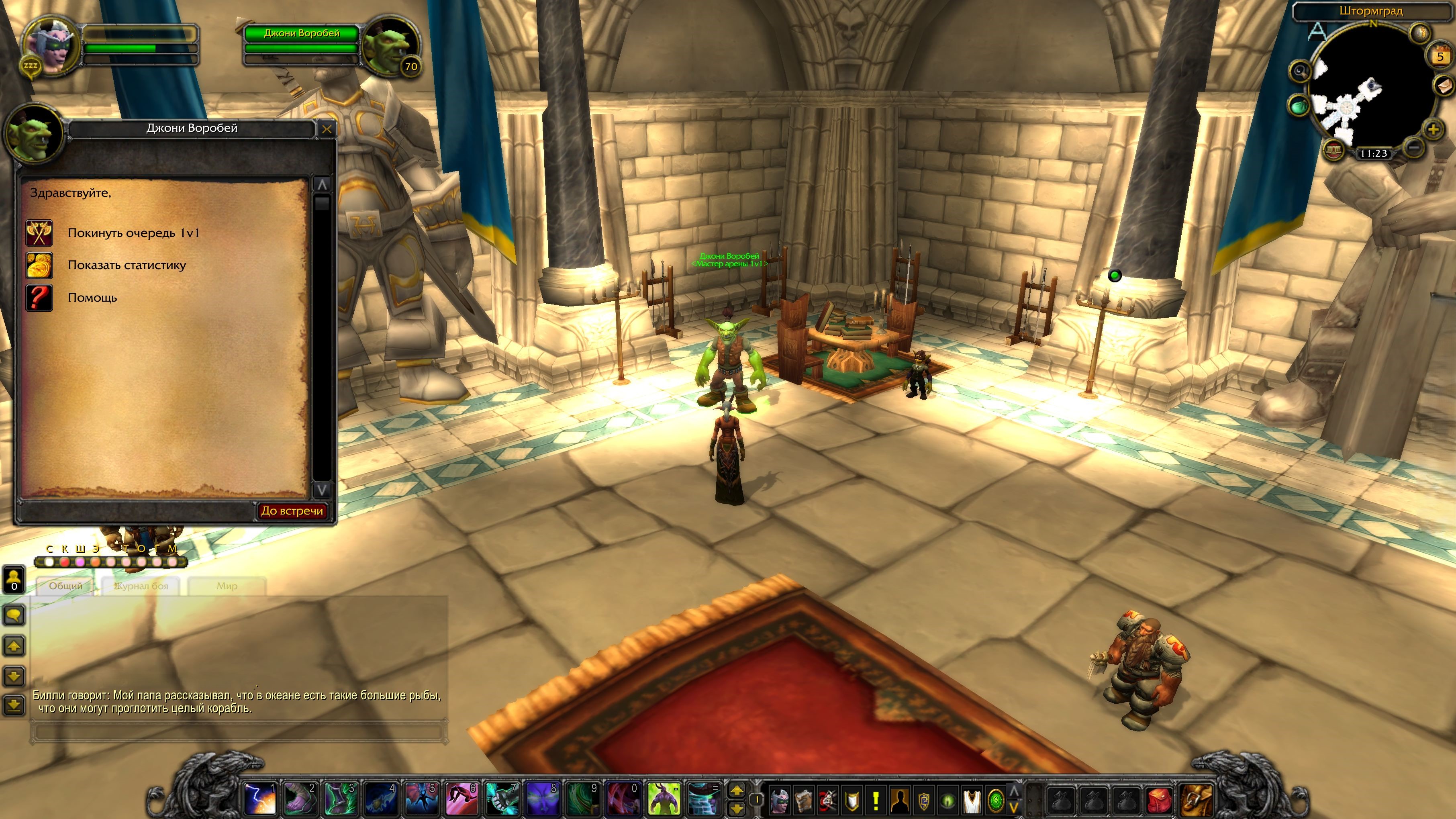Viewport: 1456px width, 819px height.
Task: Open the "Помощь" help option
Action: pos(92,297)
